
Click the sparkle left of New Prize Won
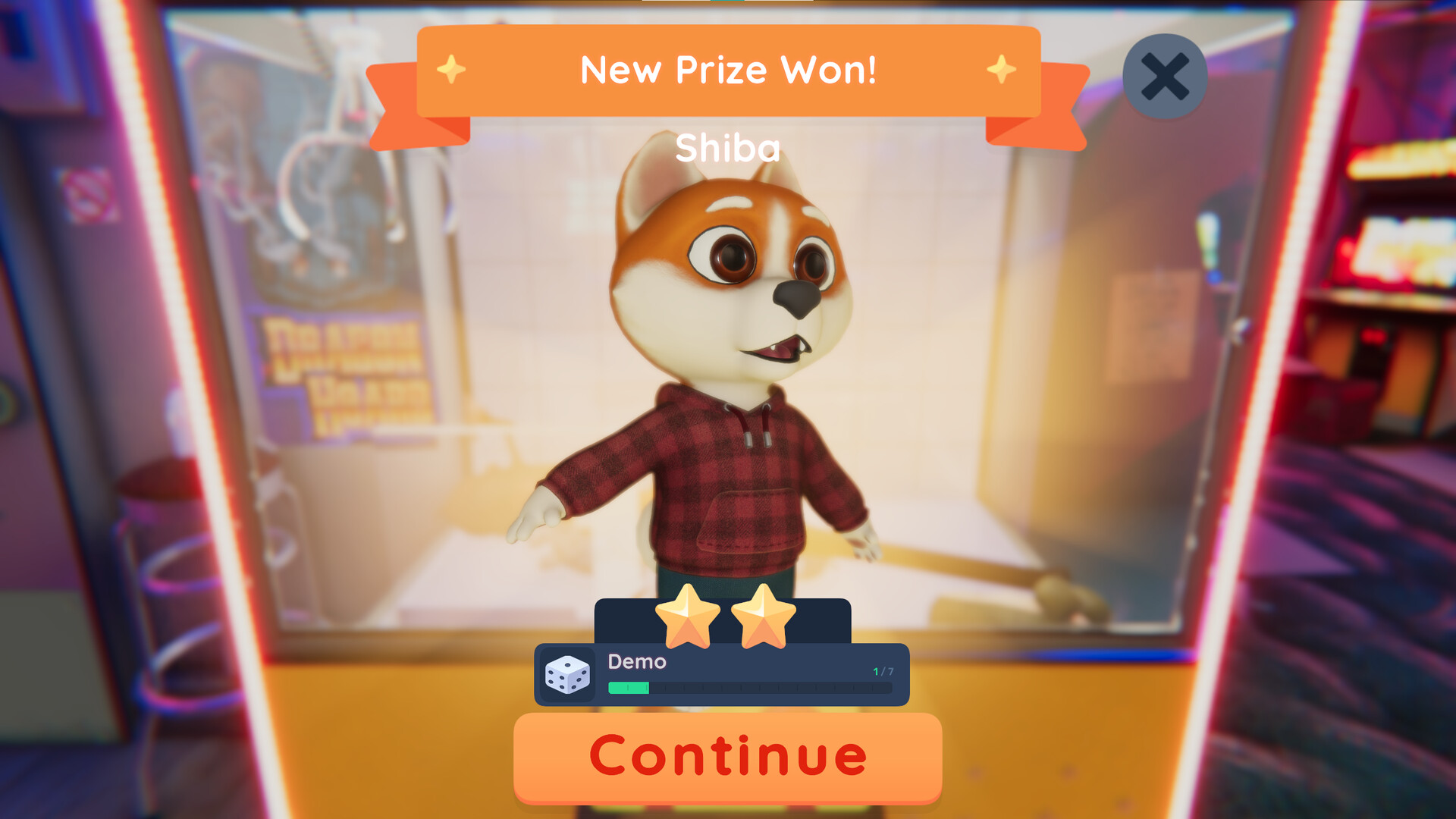[450, 71]
